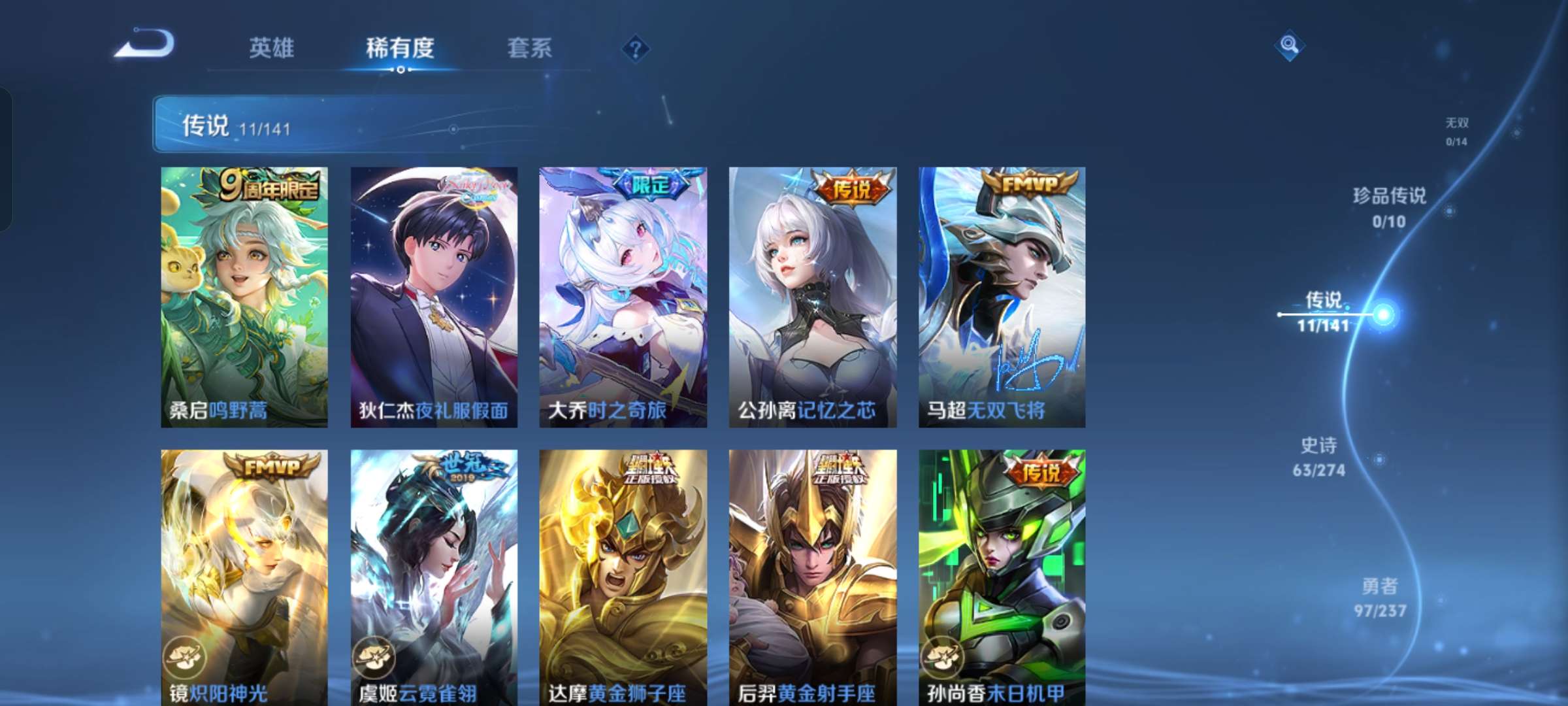
Task: Switch to the 英雄 tab
Action: pyautogui.click(x=273, y=48)
